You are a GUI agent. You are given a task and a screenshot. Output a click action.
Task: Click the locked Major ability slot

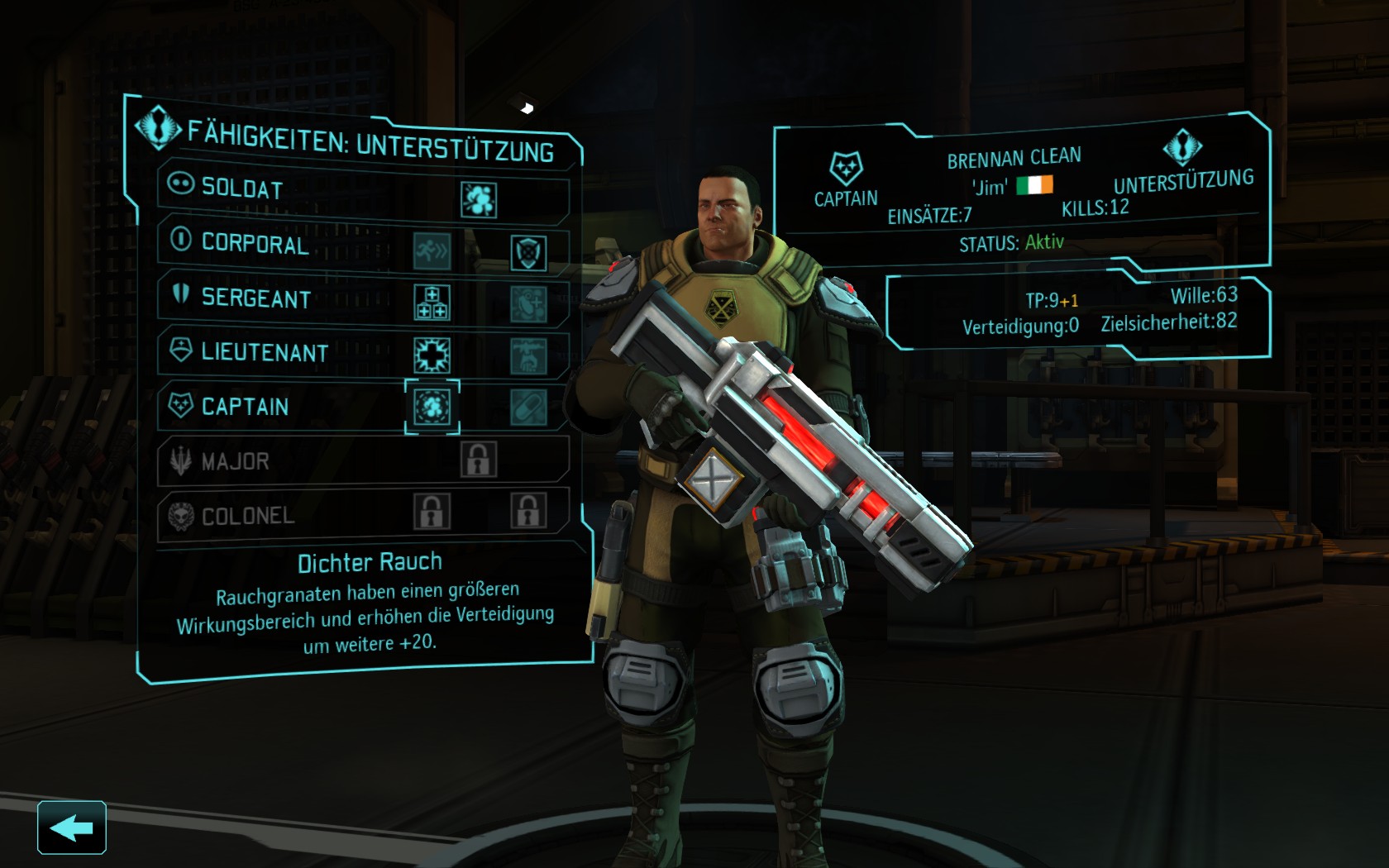[479, 460]
